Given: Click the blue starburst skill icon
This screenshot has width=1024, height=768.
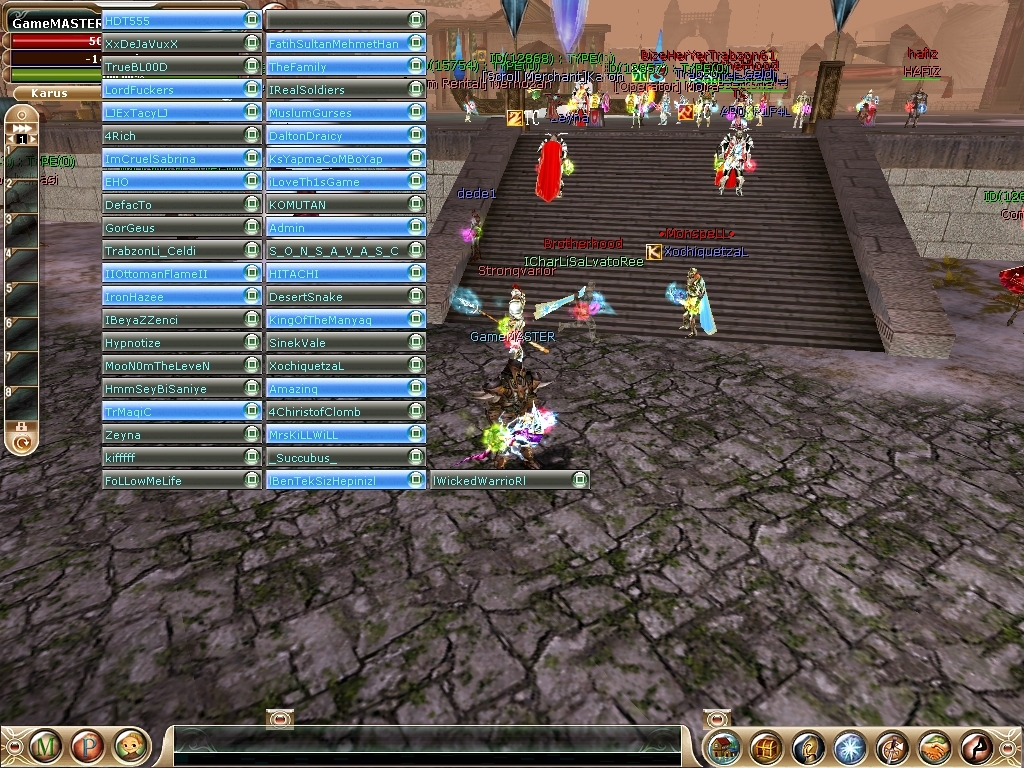Looking at the screenshot, I should (x=850, y=747).
